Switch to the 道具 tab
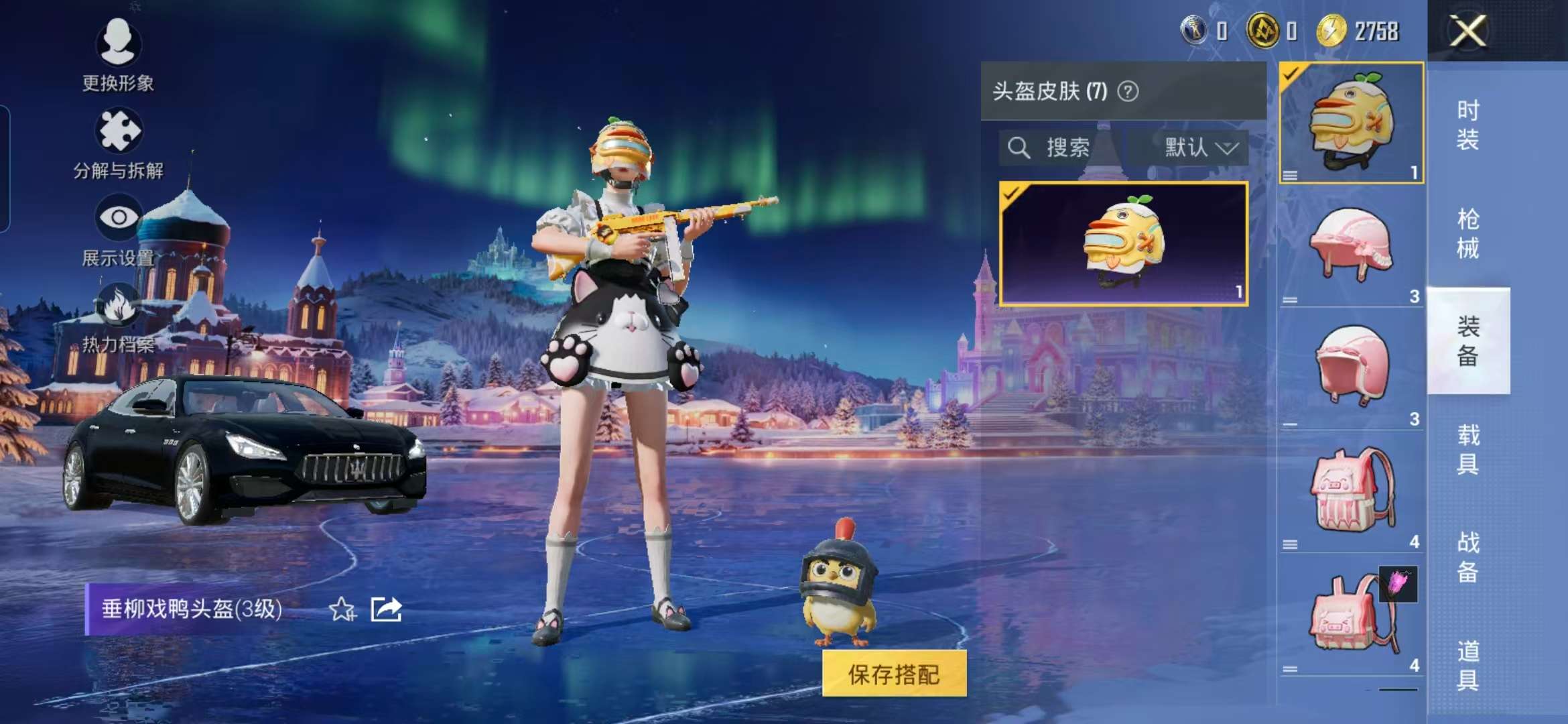Screen dimensions: 1568x724 point(1467,665)
